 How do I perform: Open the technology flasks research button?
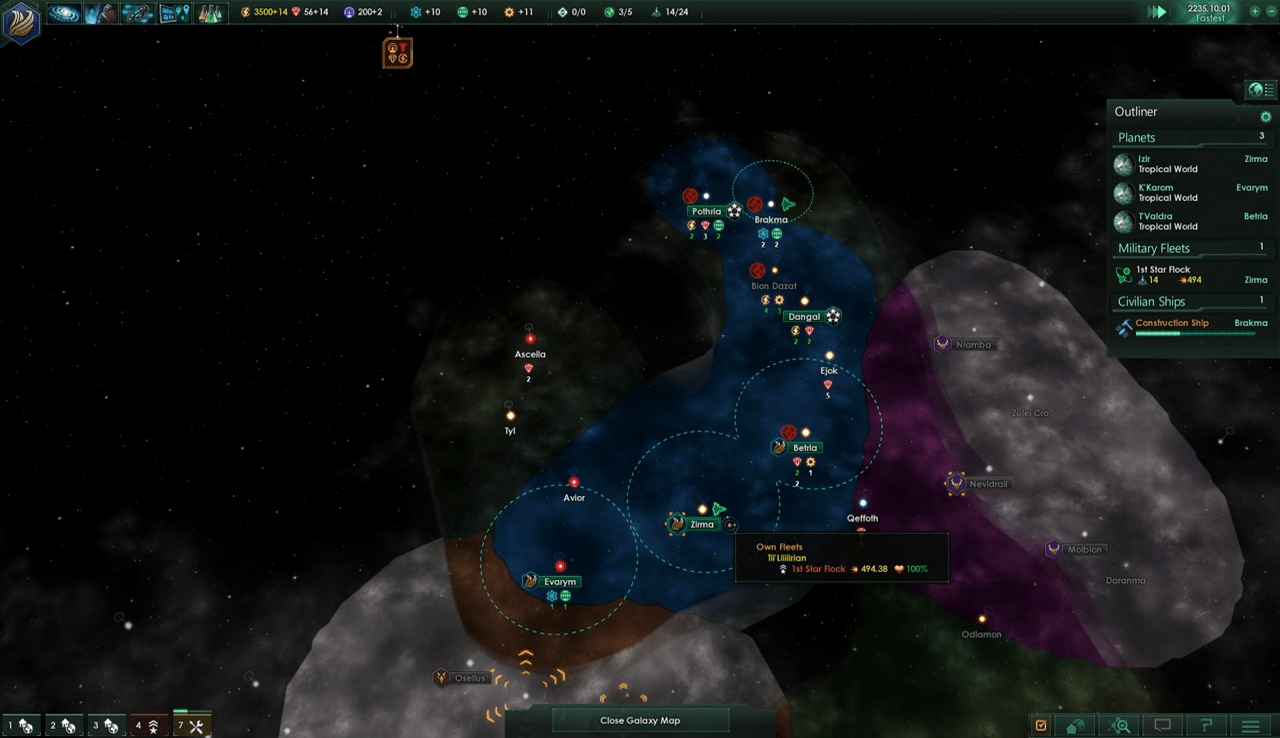click(208, 13)
